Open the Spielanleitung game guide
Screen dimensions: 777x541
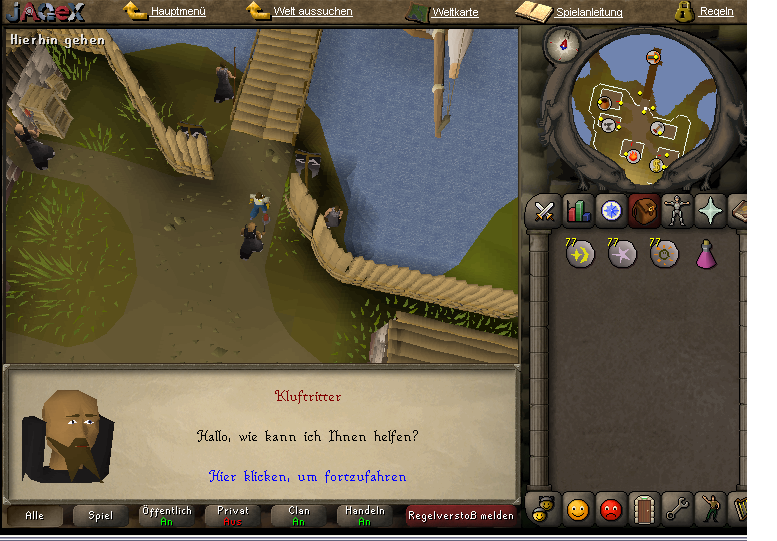point(588,12)
